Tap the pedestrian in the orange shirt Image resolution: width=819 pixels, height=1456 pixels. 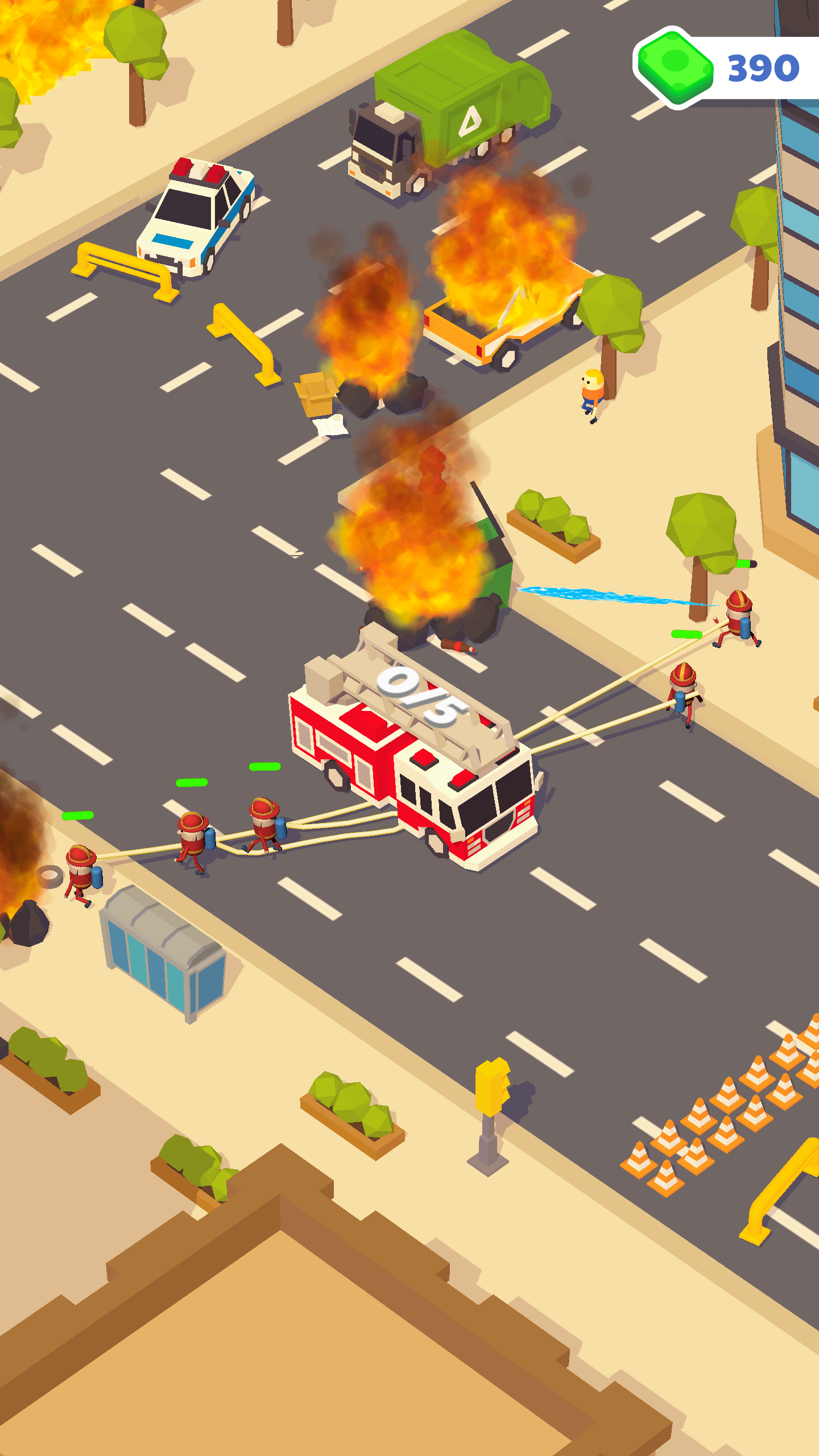click(x=591, y=392)
